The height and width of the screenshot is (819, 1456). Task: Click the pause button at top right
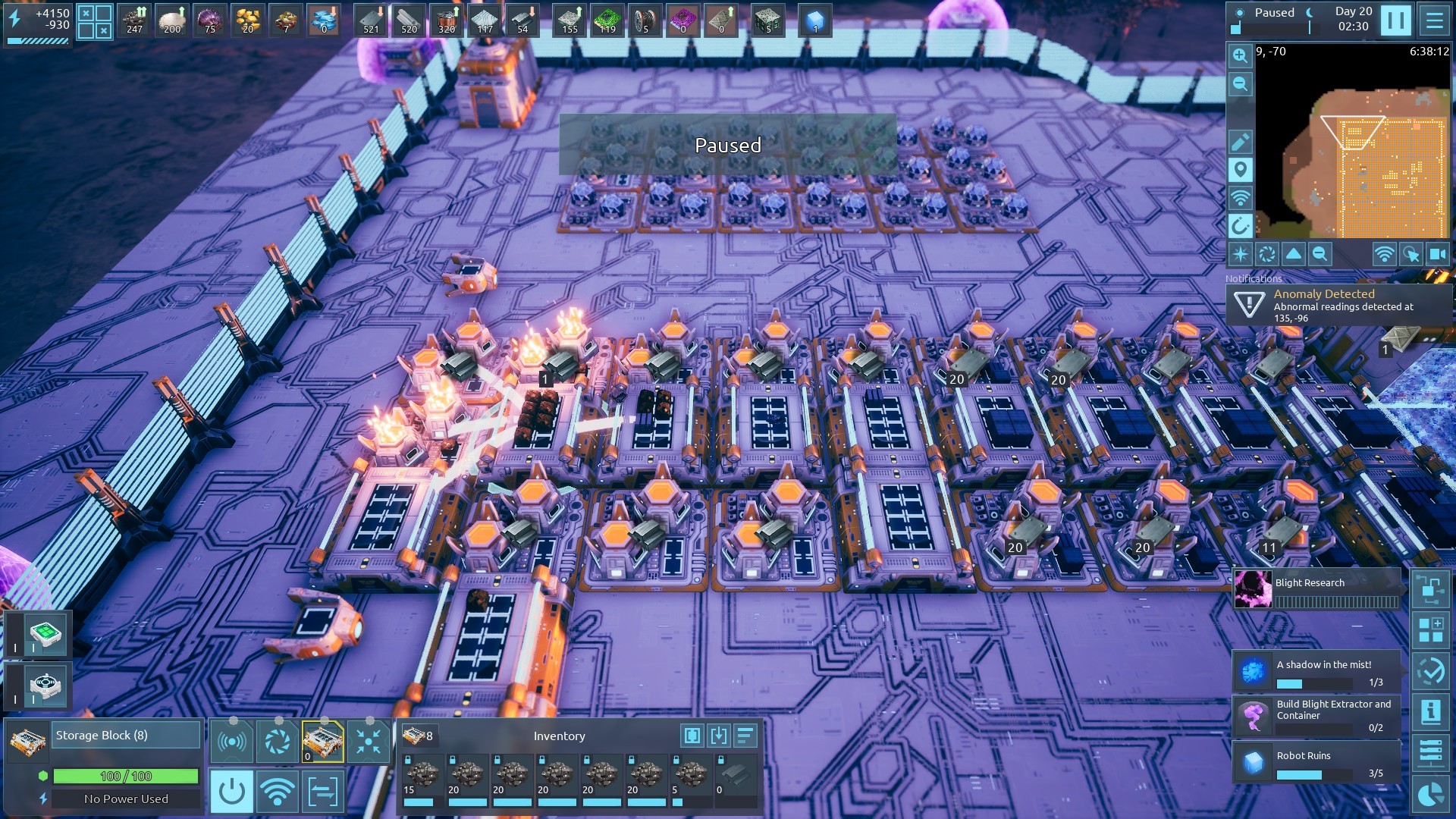coord(1395,20)
